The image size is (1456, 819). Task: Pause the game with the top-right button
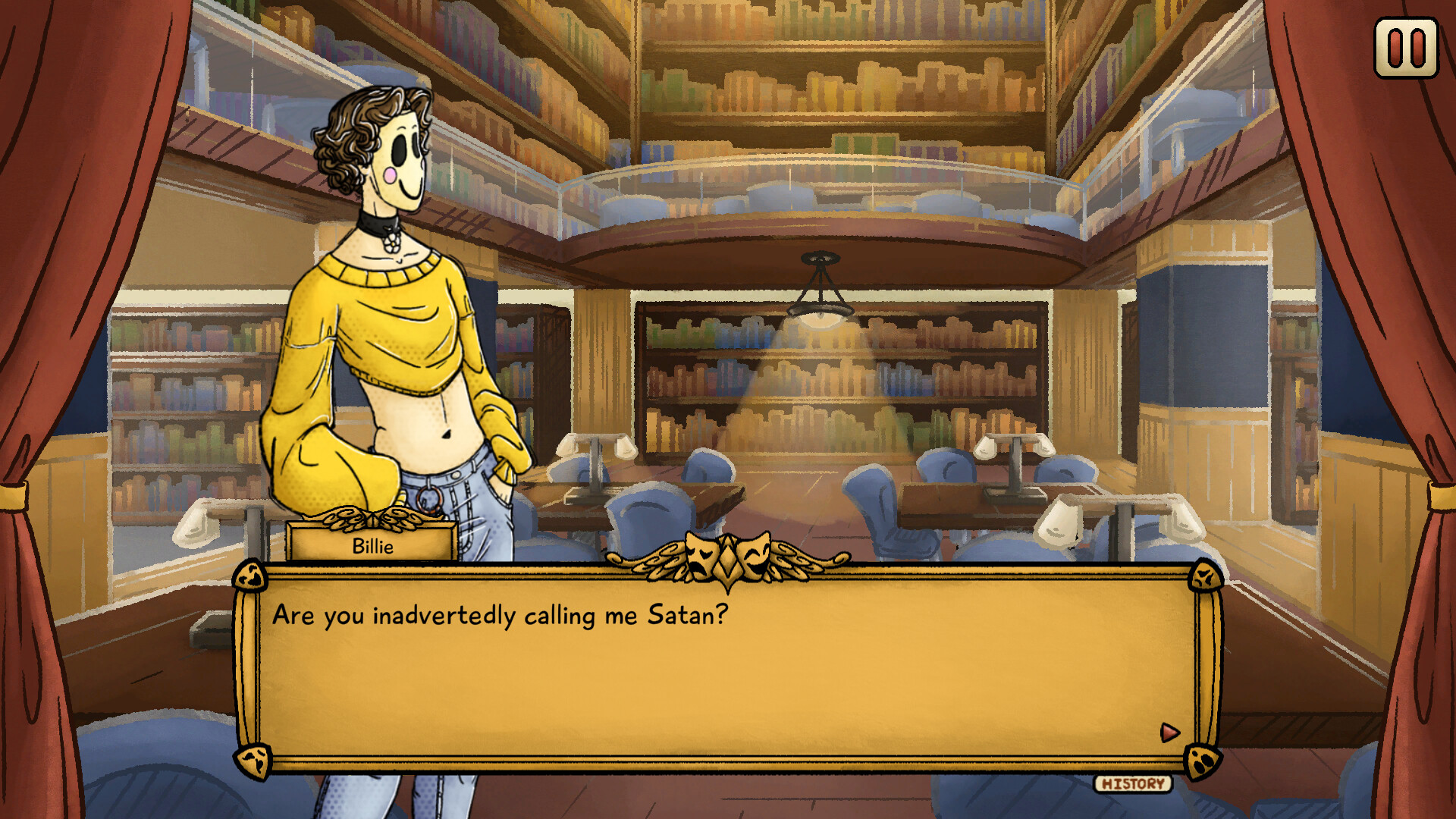click(1406, 48)
